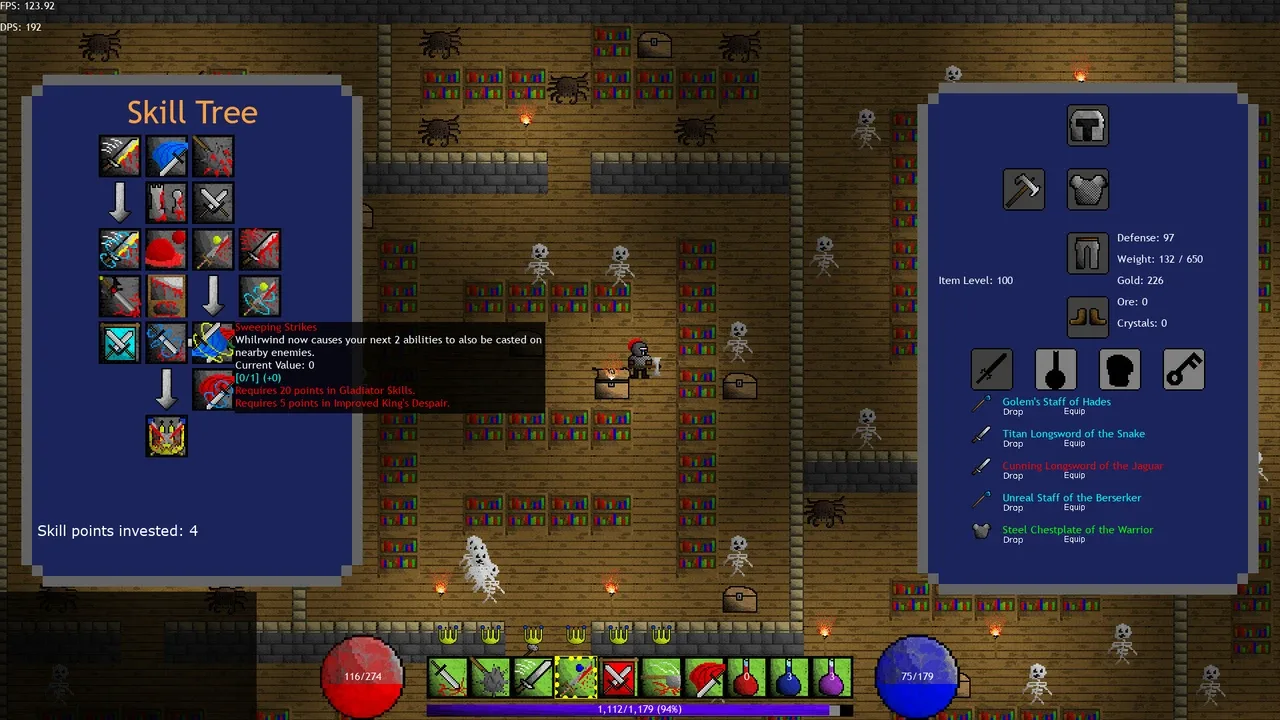Open the equipped chestplate slot

[1087, 189]
